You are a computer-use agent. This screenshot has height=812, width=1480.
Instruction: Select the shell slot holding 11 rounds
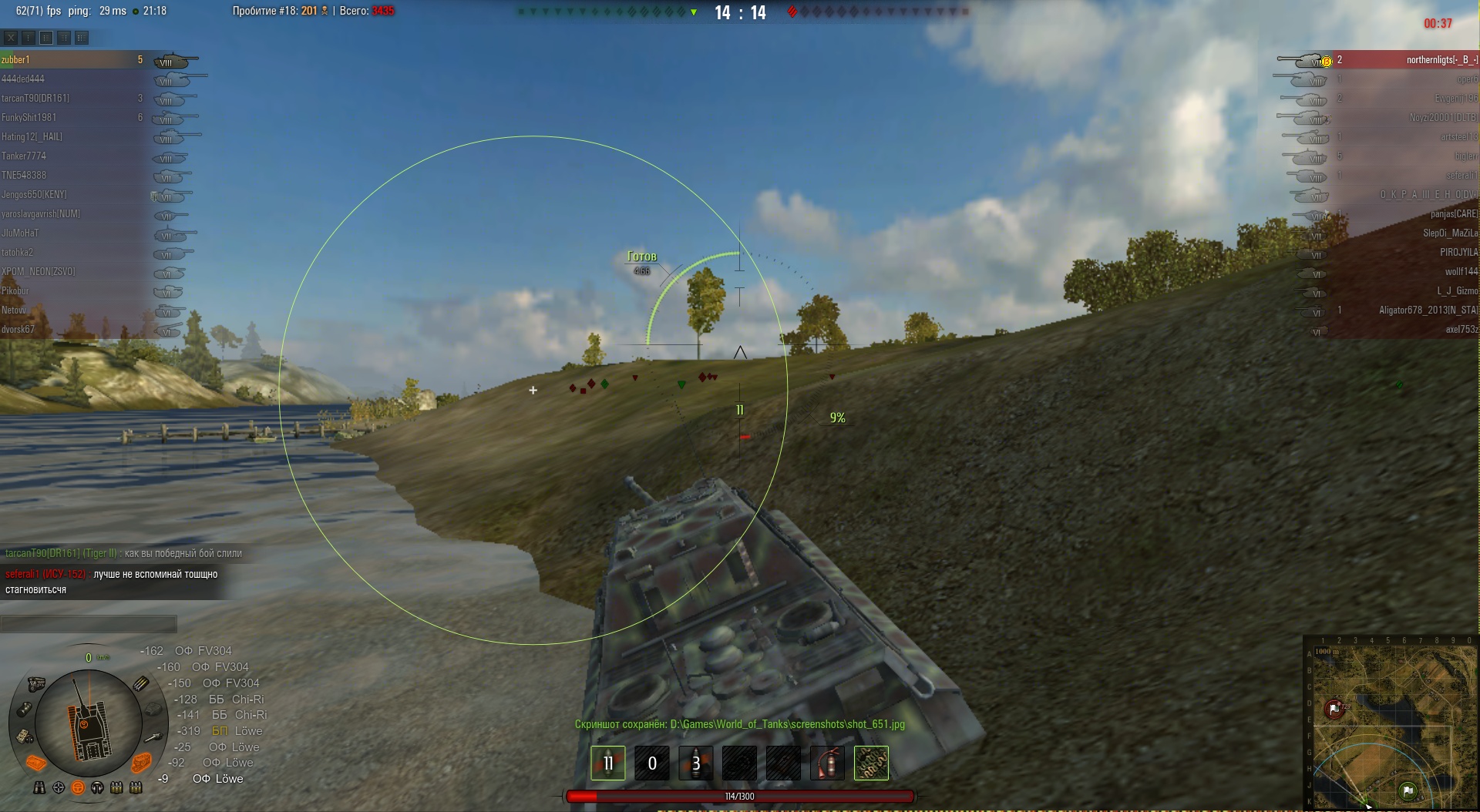pos(607,763)
